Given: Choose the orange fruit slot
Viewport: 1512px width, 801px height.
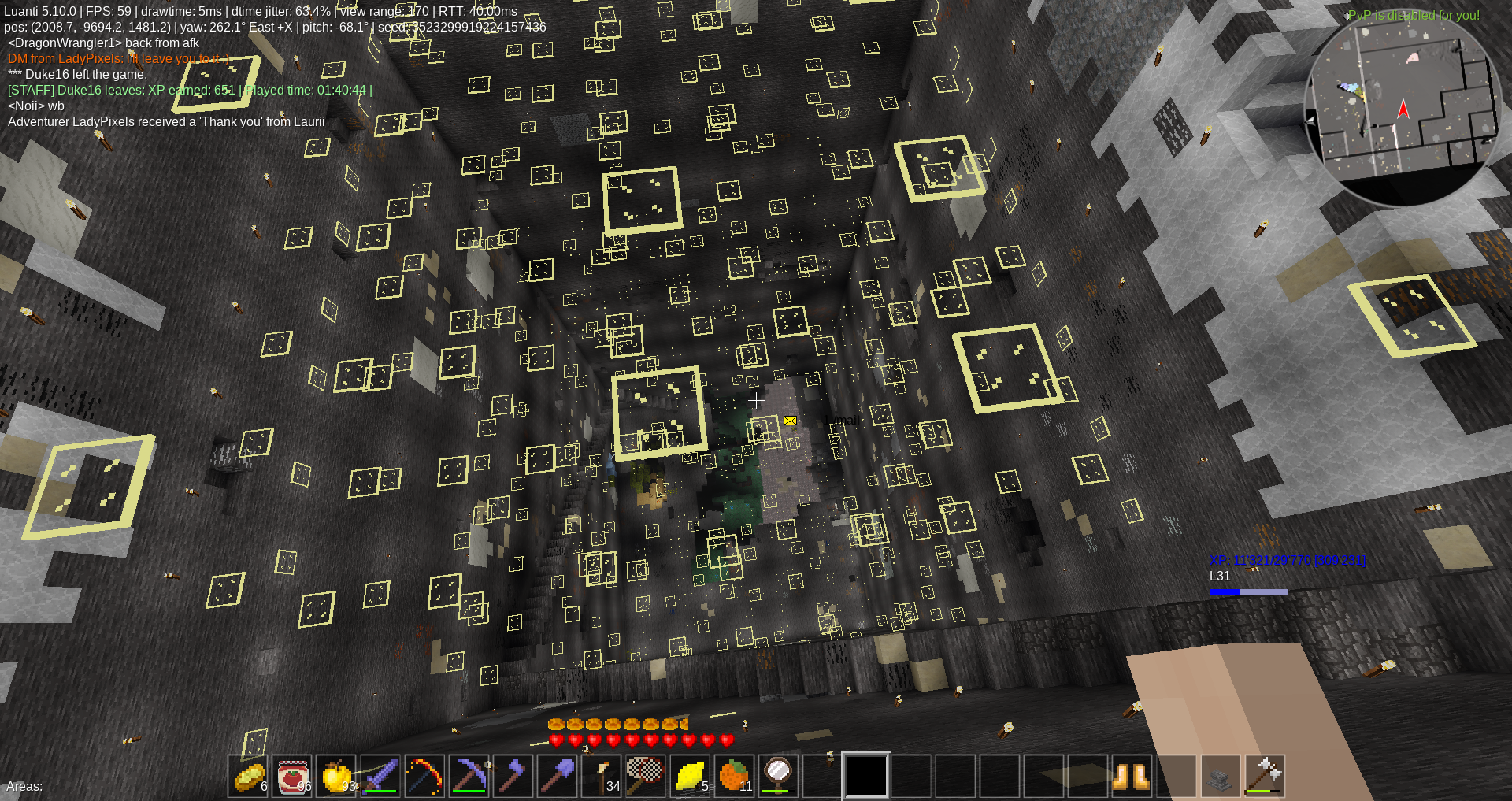Looking at the screenshot, I should tap(734, 776).
